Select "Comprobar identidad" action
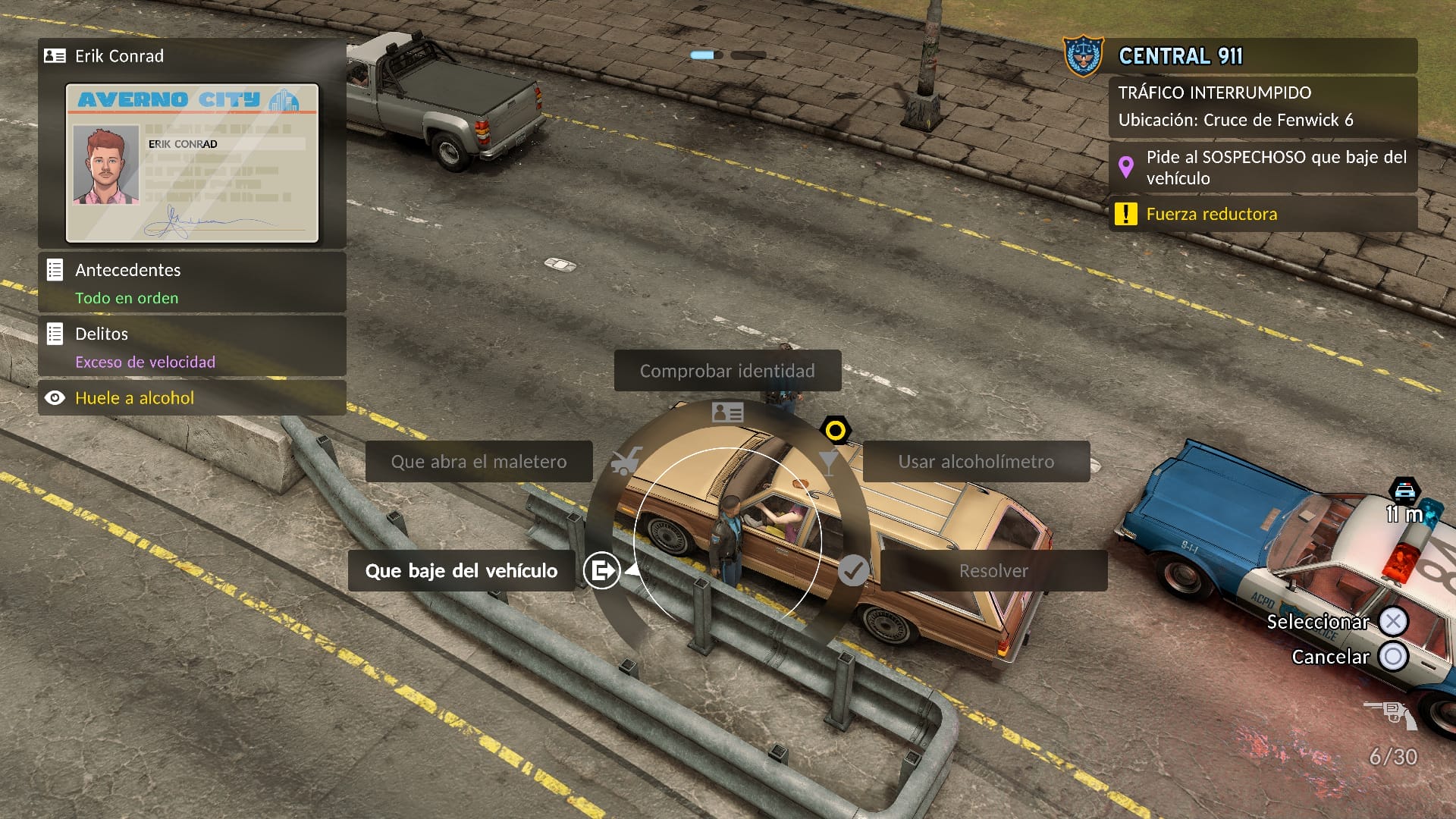The height and width of the screenshot is (819, 1456). tap(727, 371)
